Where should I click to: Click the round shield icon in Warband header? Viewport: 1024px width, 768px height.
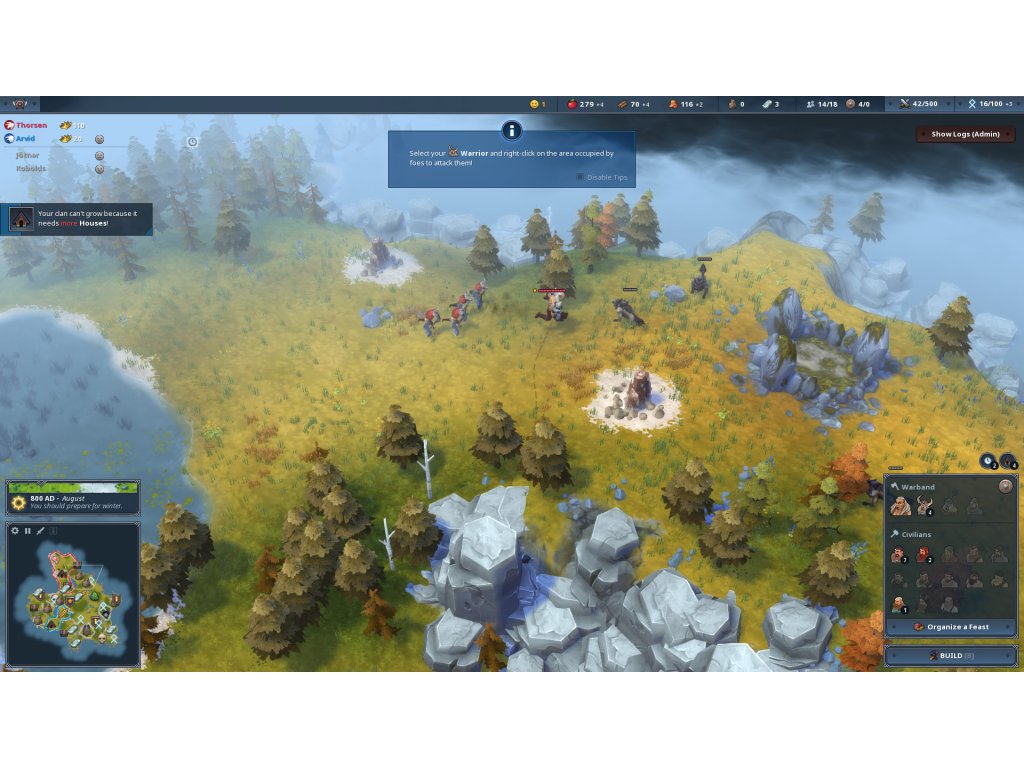pyautogui.click(x=1005, y=486)
